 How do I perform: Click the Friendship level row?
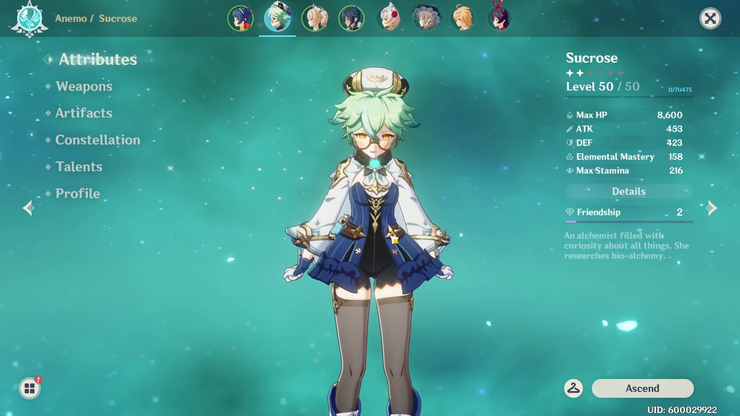click(629, 213)
